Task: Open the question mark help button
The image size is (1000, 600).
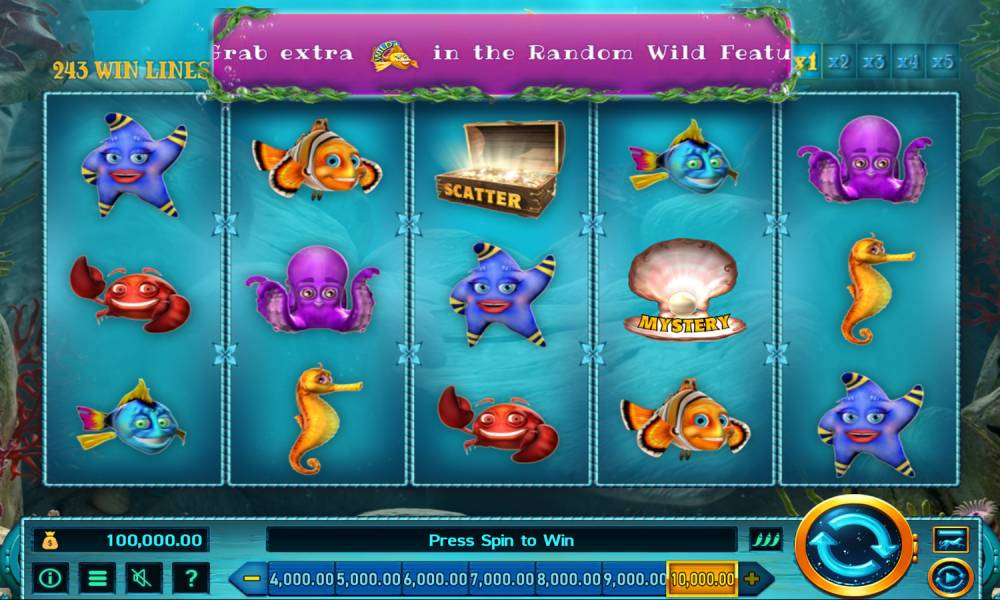Action: point(190,577)
